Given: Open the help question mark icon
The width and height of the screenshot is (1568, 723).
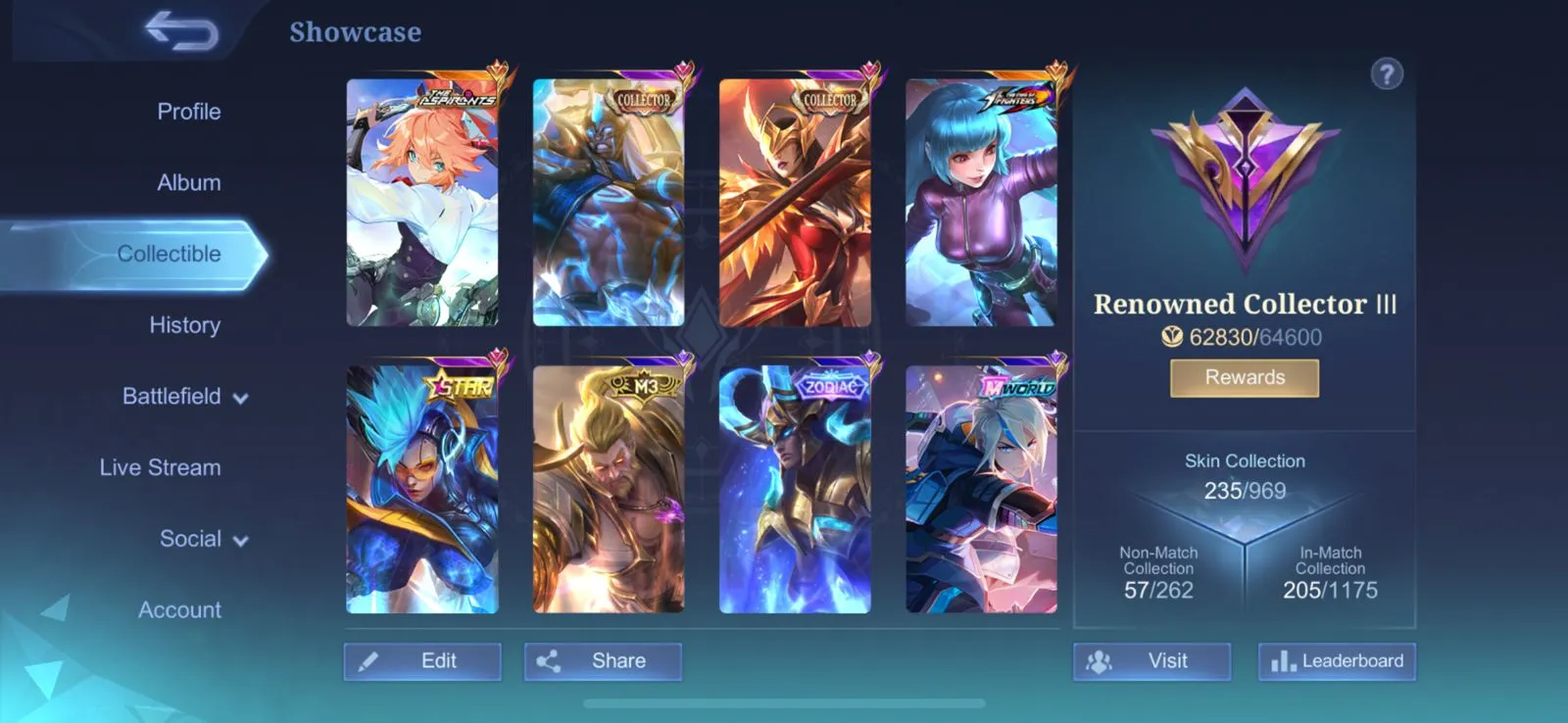Looking at the screenshot, I should pos(1387,74).
